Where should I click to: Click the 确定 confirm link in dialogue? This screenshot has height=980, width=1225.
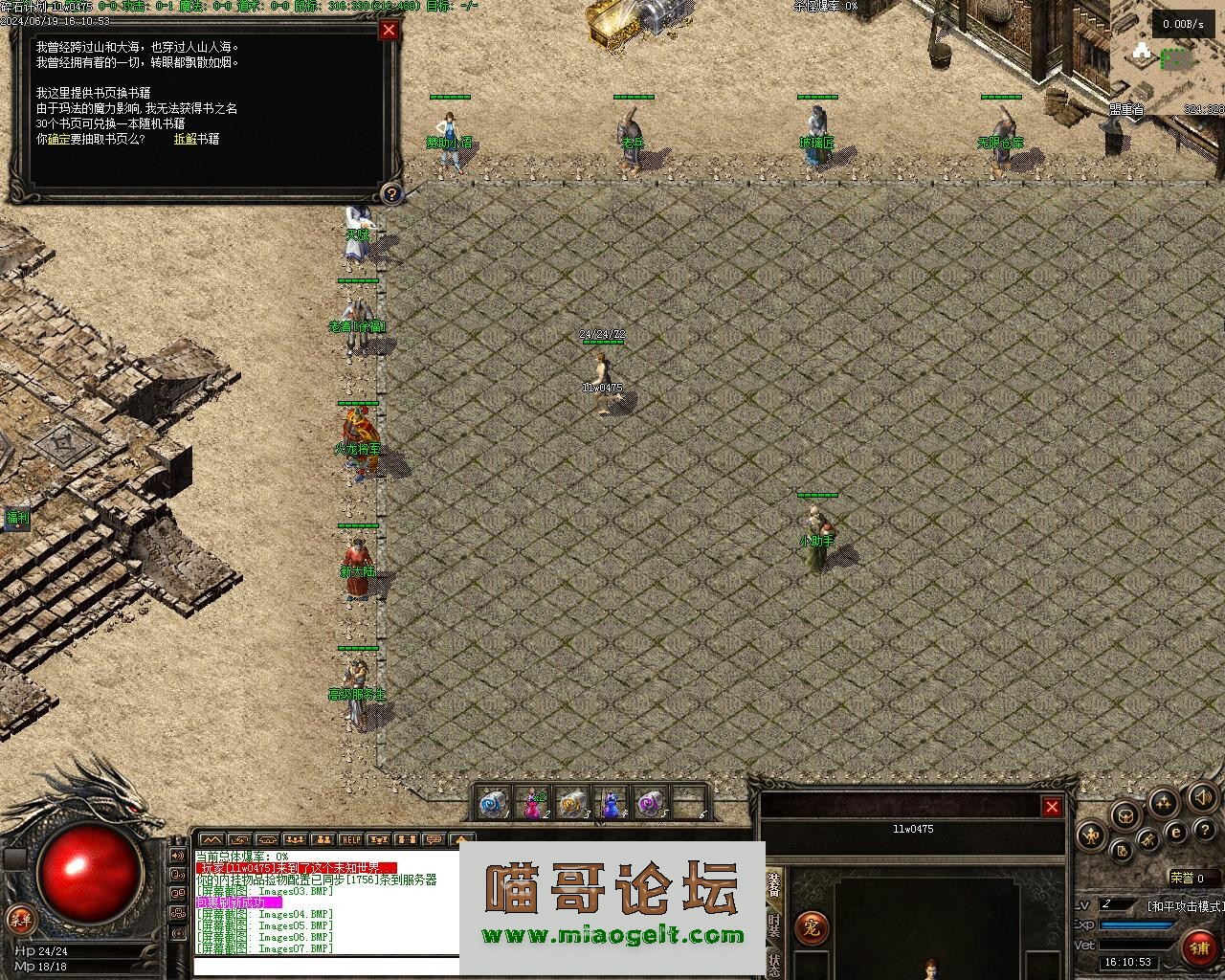[58, 139]
